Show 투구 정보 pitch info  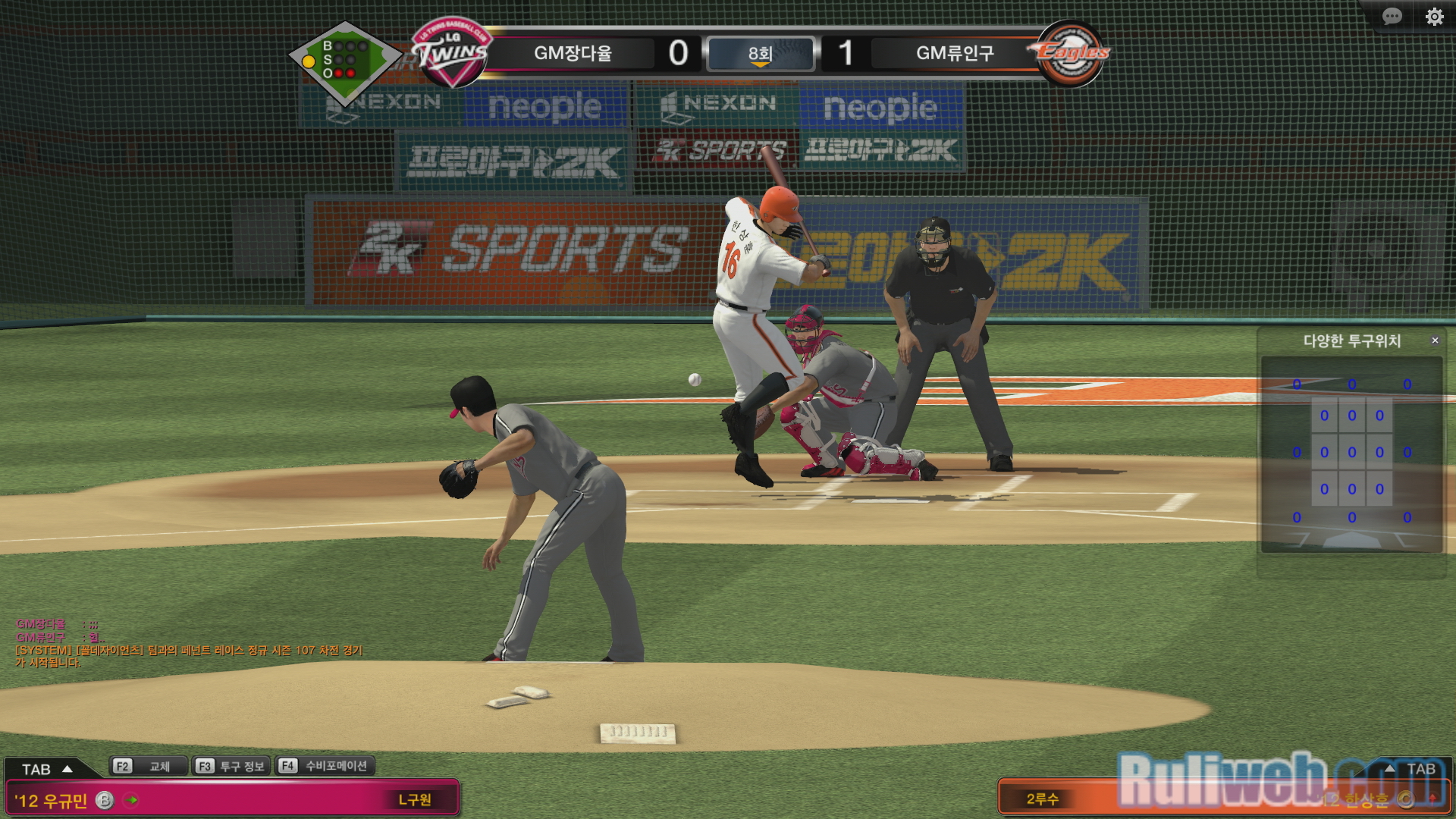(231, 766)
